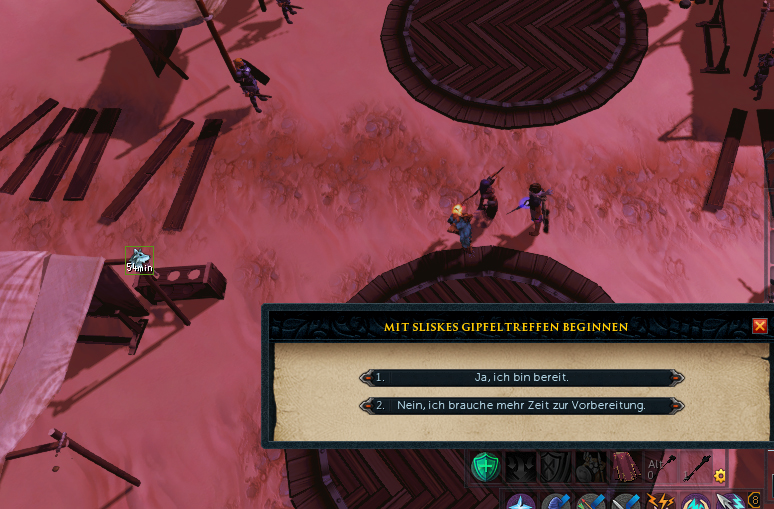Screen dimensions: 774x509
Task: Click the 54min shark buff icon
Action: [x=138, y=260]
